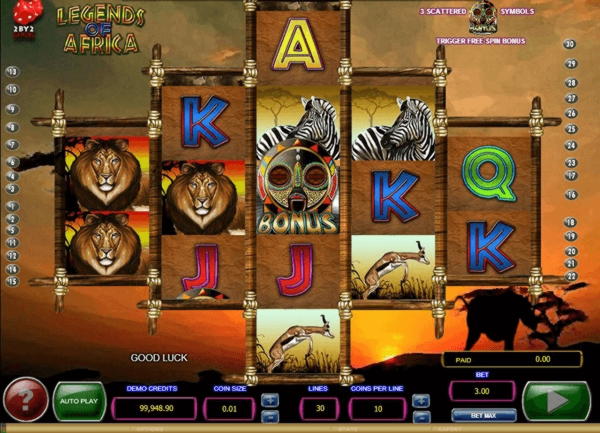Decrease the coins per line

point(420,415)
